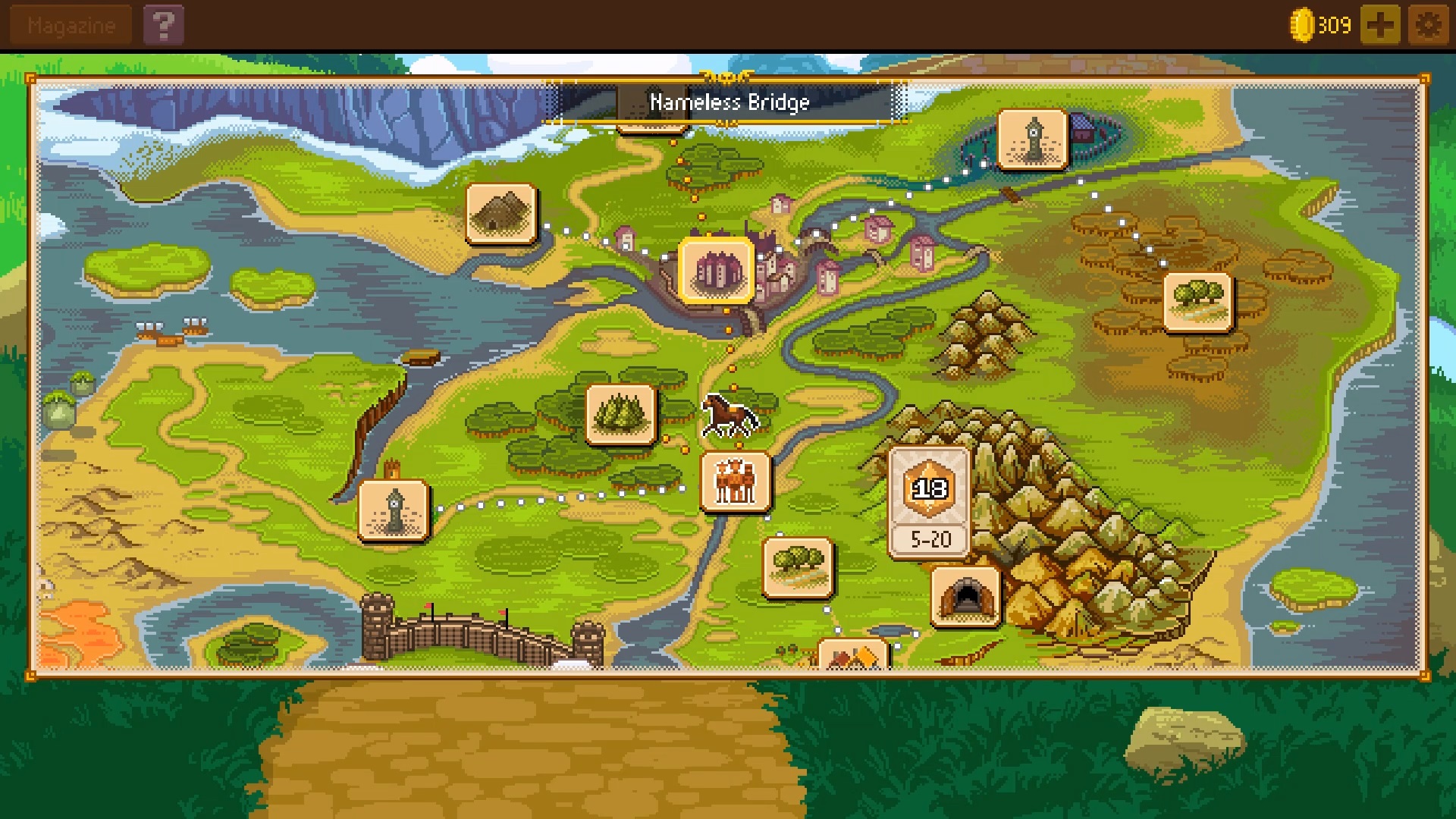Open settings with the gear icon
The width and height of the screenshot is (1456, 819).
point(1428,26)
